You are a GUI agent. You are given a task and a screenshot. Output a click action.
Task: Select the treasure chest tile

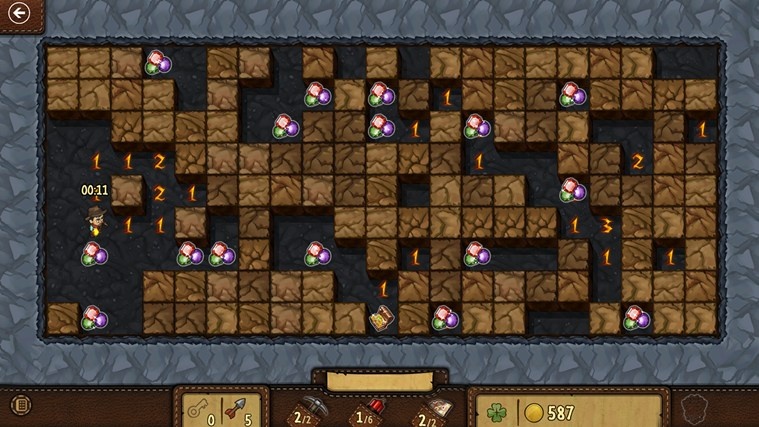click(x=381, y=319)
